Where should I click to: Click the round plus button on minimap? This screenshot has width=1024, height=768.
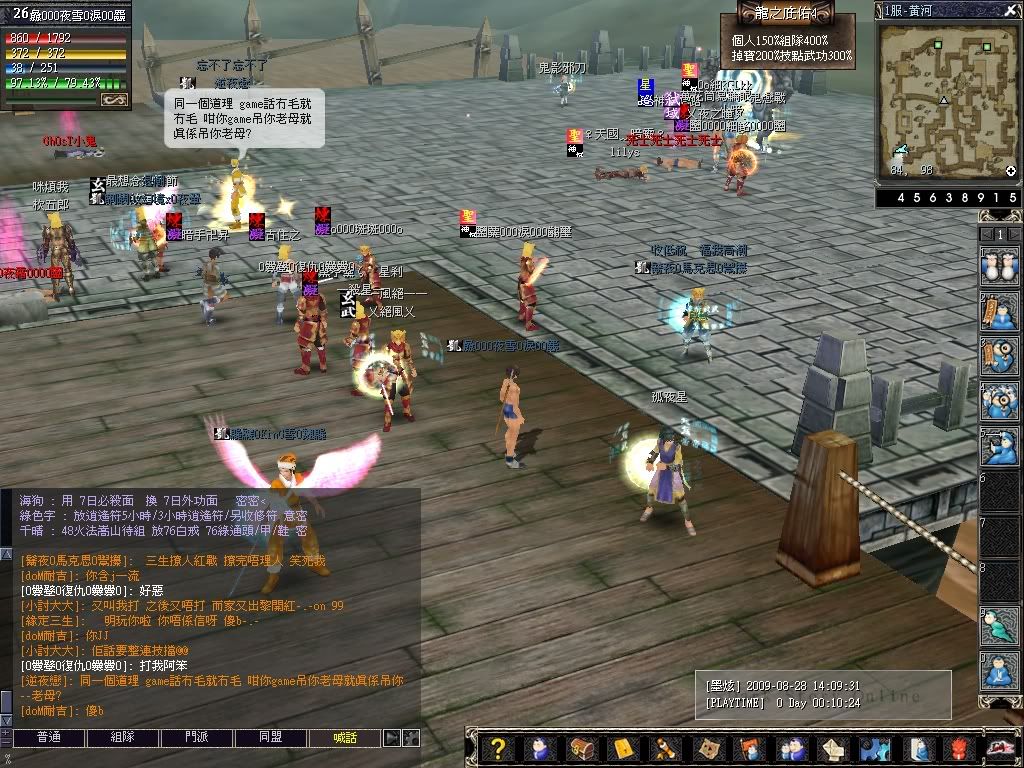(1010, 171)
